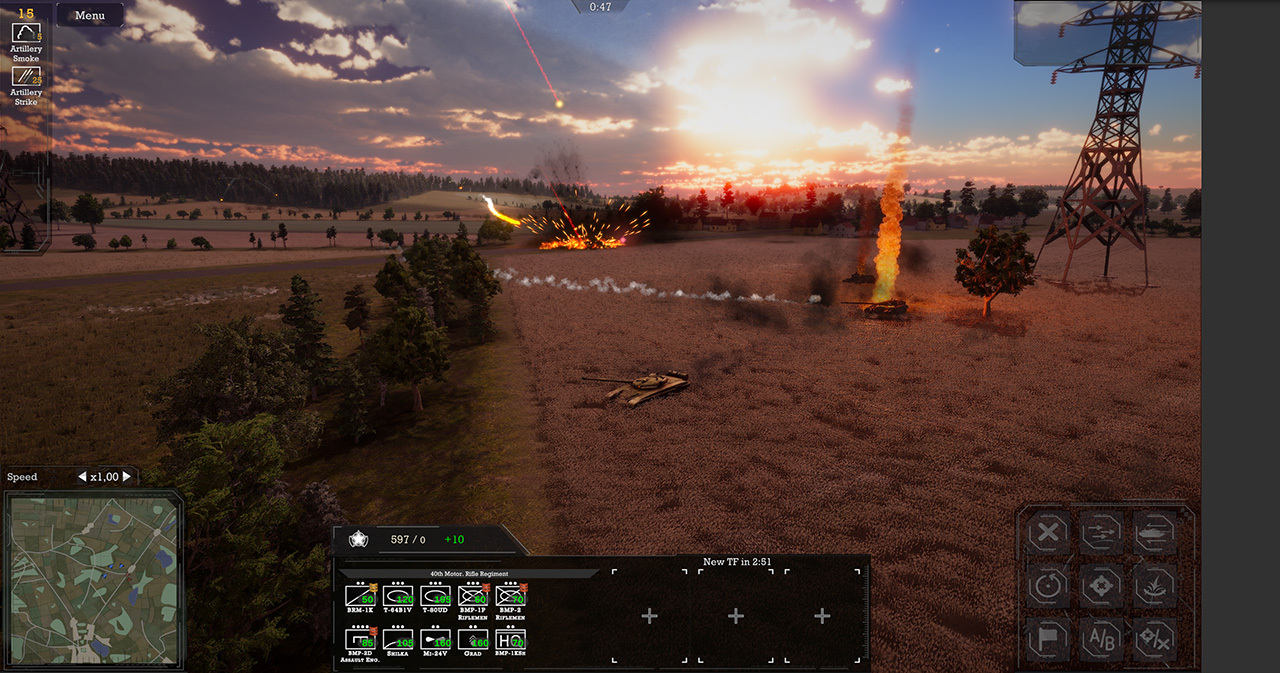This screenshot has height=673, width=1280.
Task: Open the Menu button
Action: 90,15
